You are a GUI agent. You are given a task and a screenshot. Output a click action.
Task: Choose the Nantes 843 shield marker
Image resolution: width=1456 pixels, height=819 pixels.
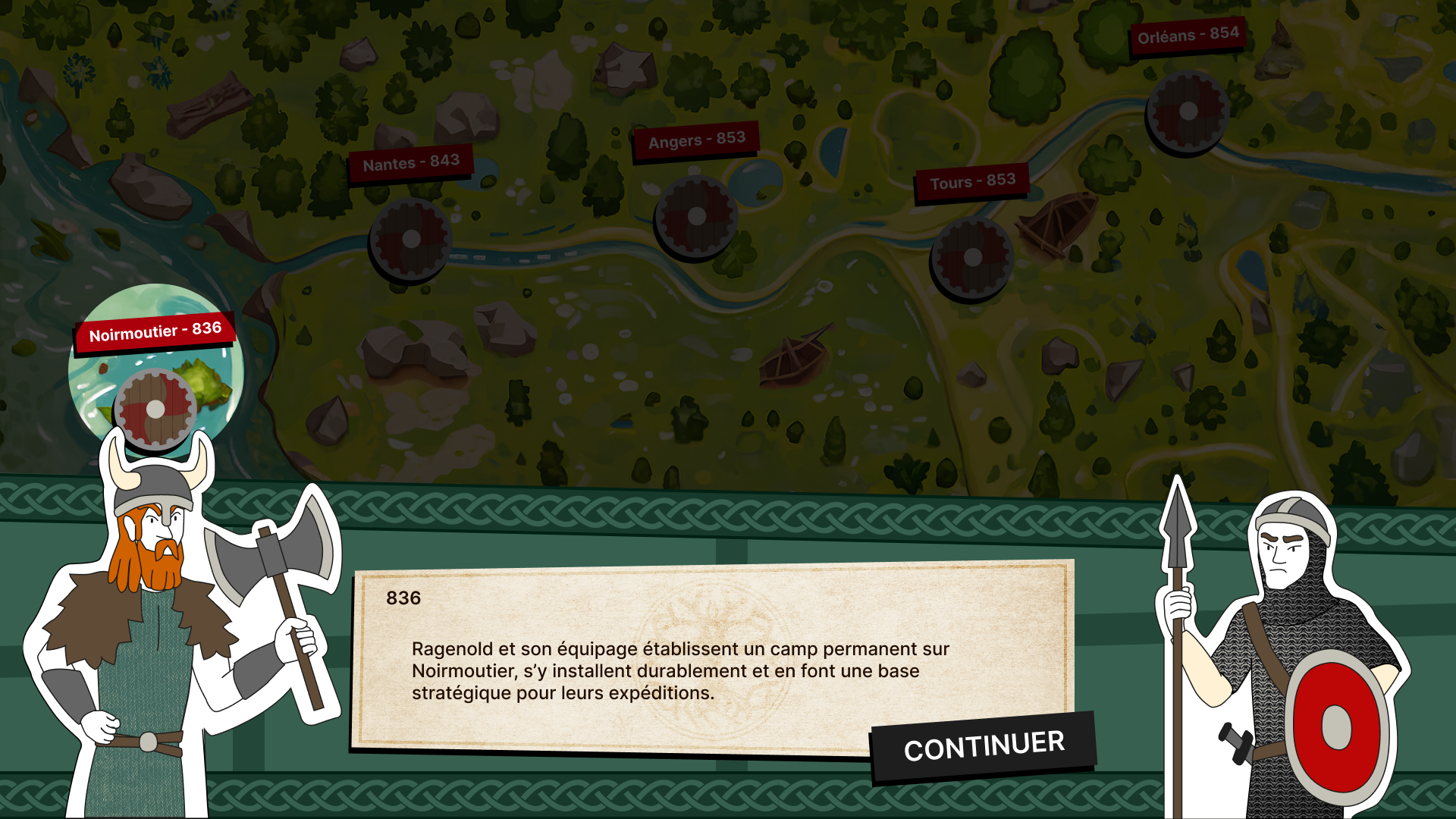click(411, 240)
